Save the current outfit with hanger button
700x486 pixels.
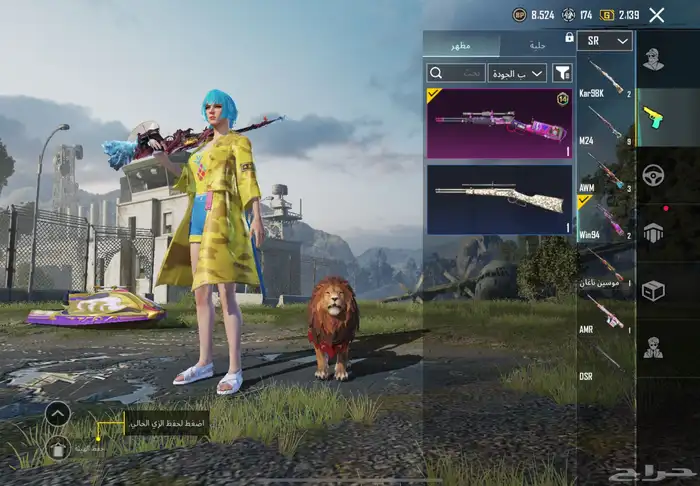[58, 447]
